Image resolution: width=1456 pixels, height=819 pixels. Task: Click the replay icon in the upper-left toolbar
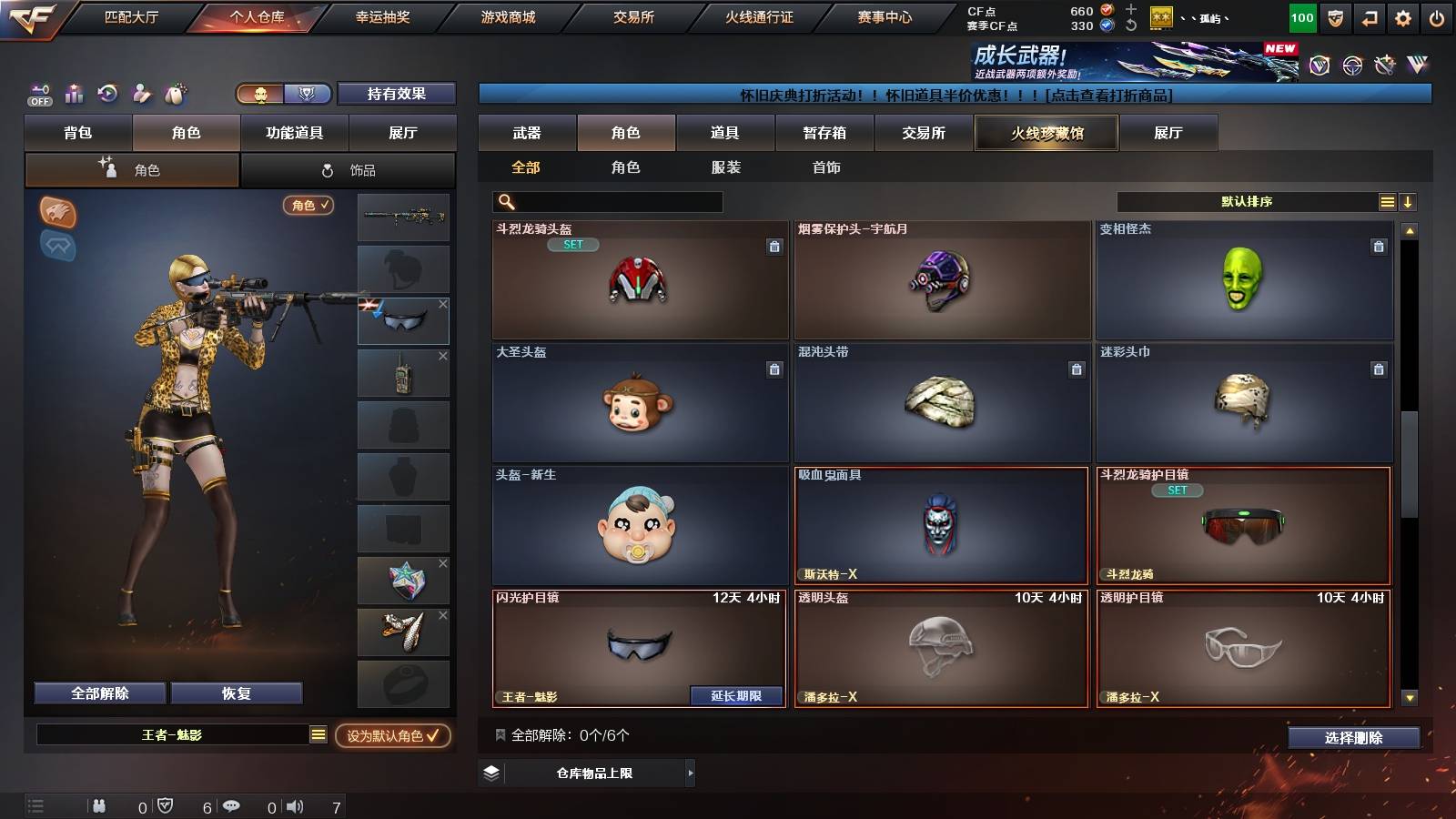point(106,93)
